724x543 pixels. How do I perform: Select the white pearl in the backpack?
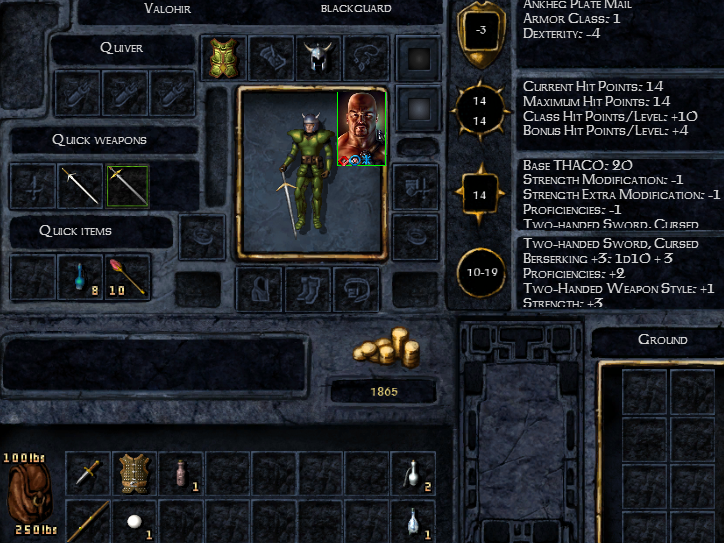point(132,521)
